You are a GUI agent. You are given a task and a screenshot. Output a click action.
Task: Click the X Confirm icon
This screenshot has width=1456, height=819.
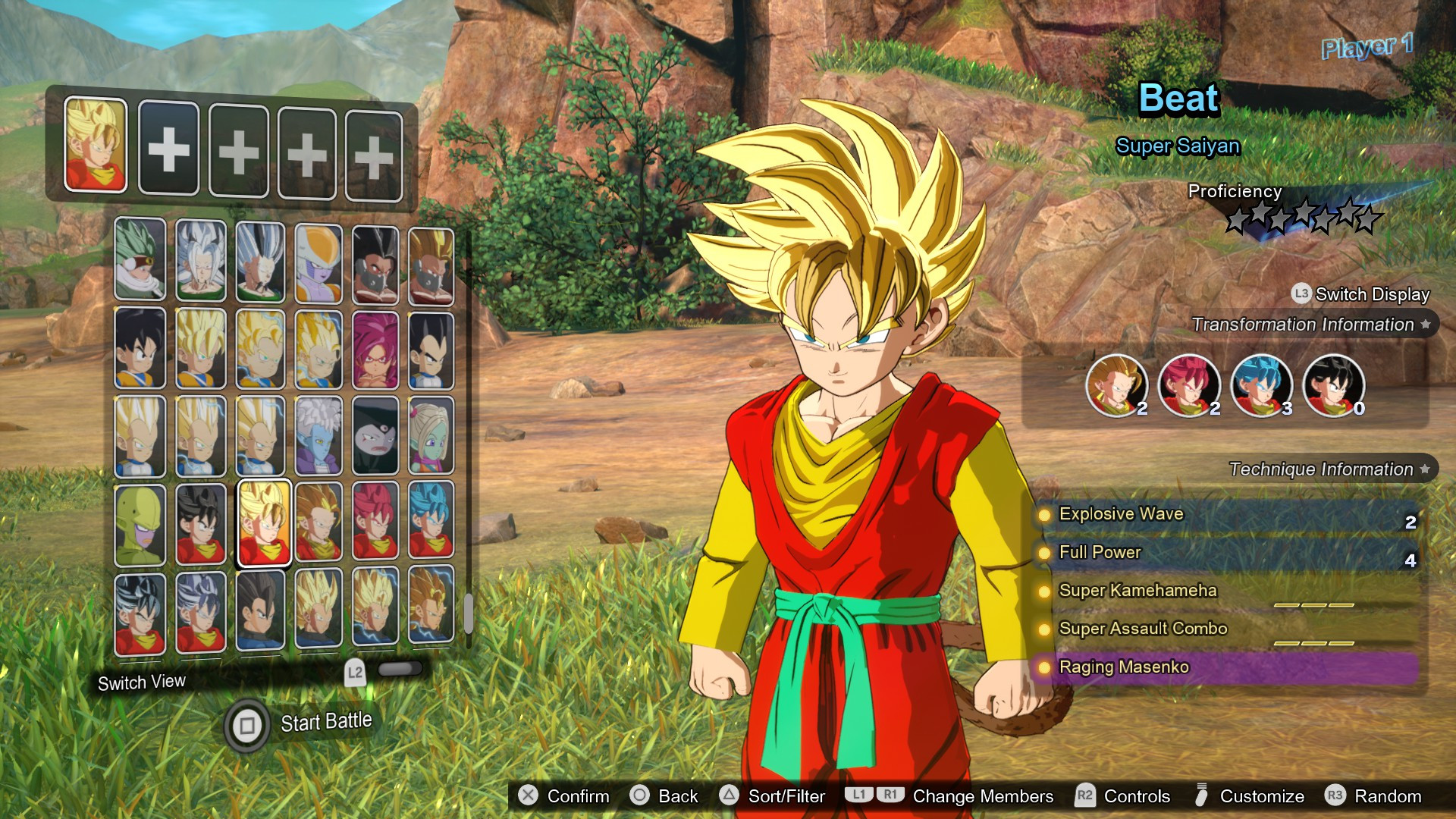pyautogui.click(x=527, y=796)
